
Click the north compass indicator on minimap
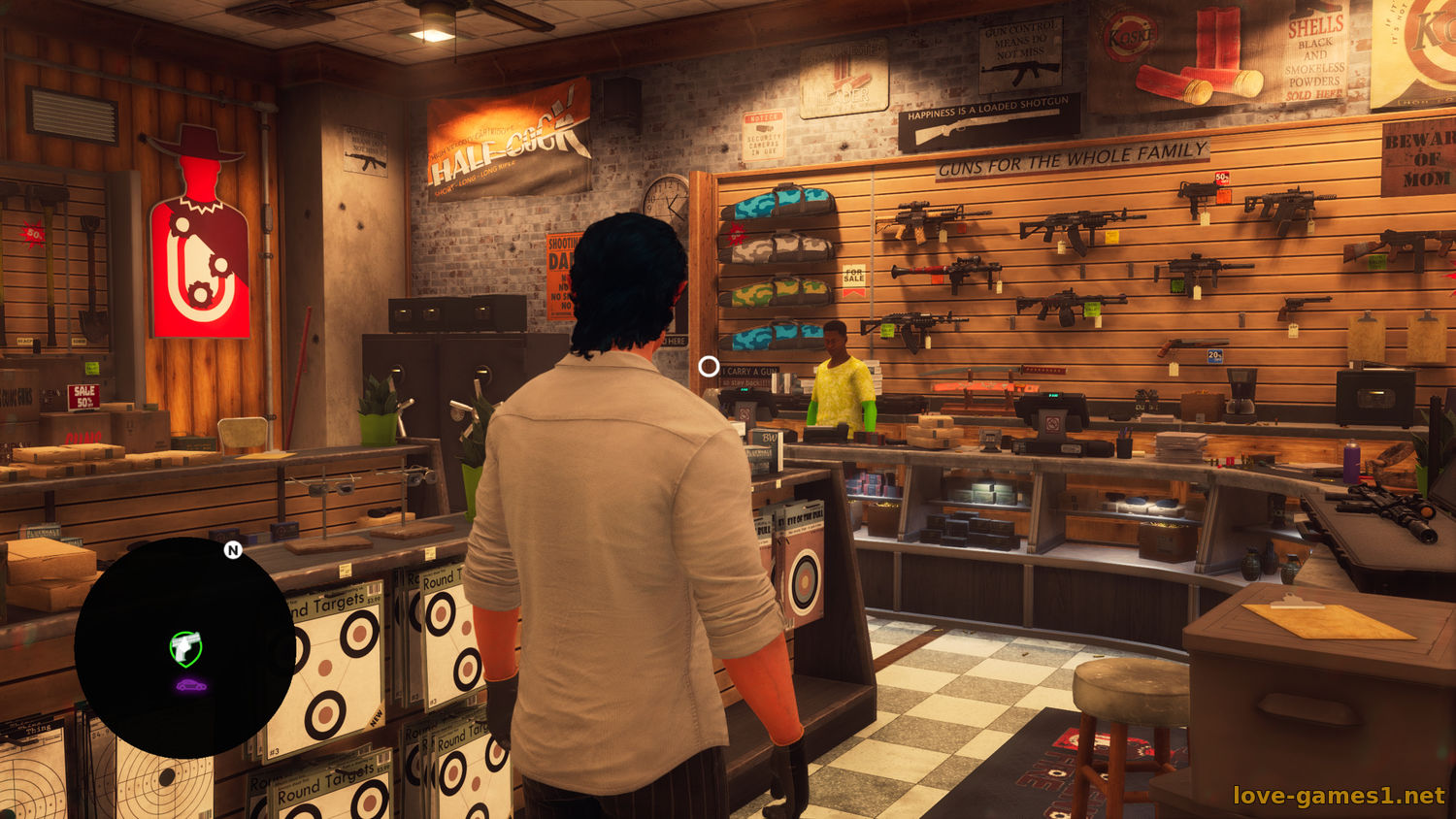pos(233,550)
